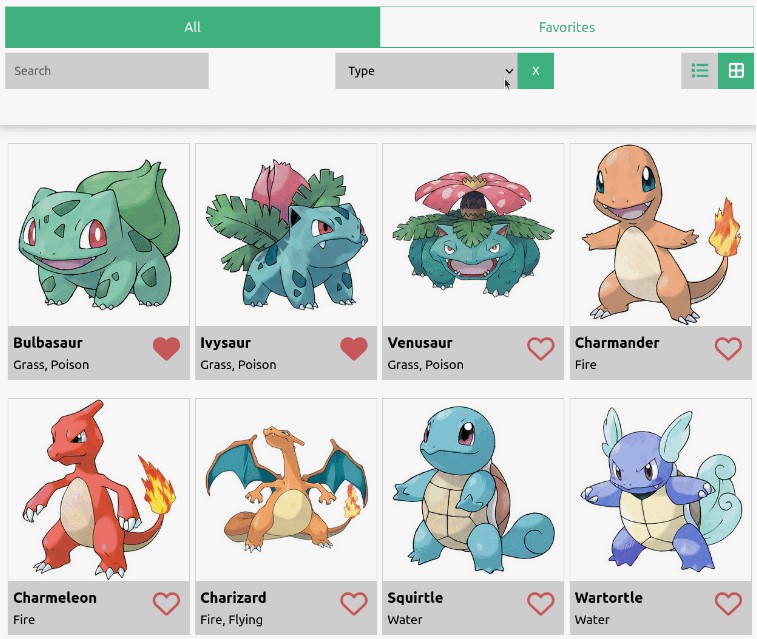This screenshot has width=757, height=639.
Task: Open Charmander's card image
Action: (660, 235)
